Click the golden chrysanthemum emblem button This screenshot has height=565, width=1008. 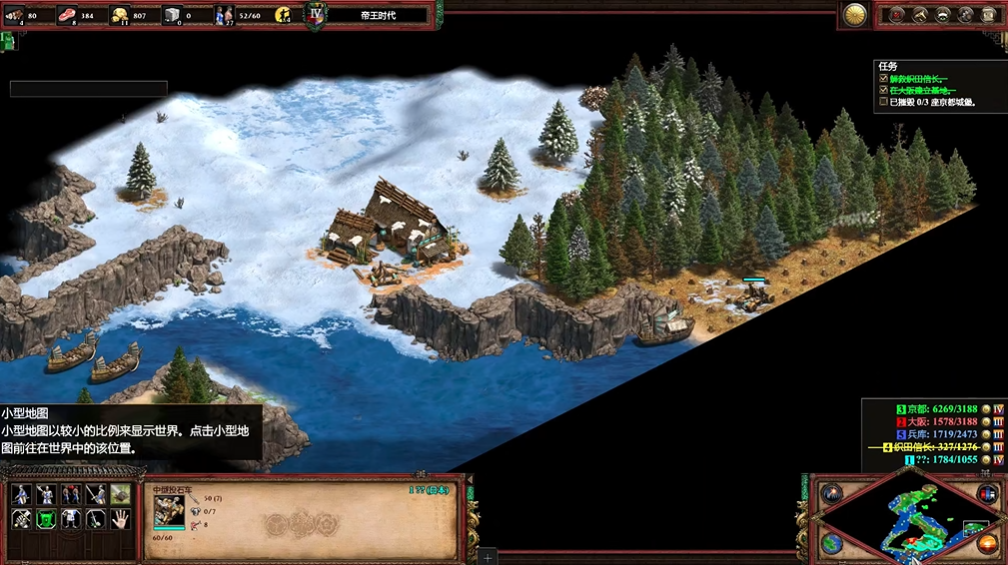tap(855, 14)
